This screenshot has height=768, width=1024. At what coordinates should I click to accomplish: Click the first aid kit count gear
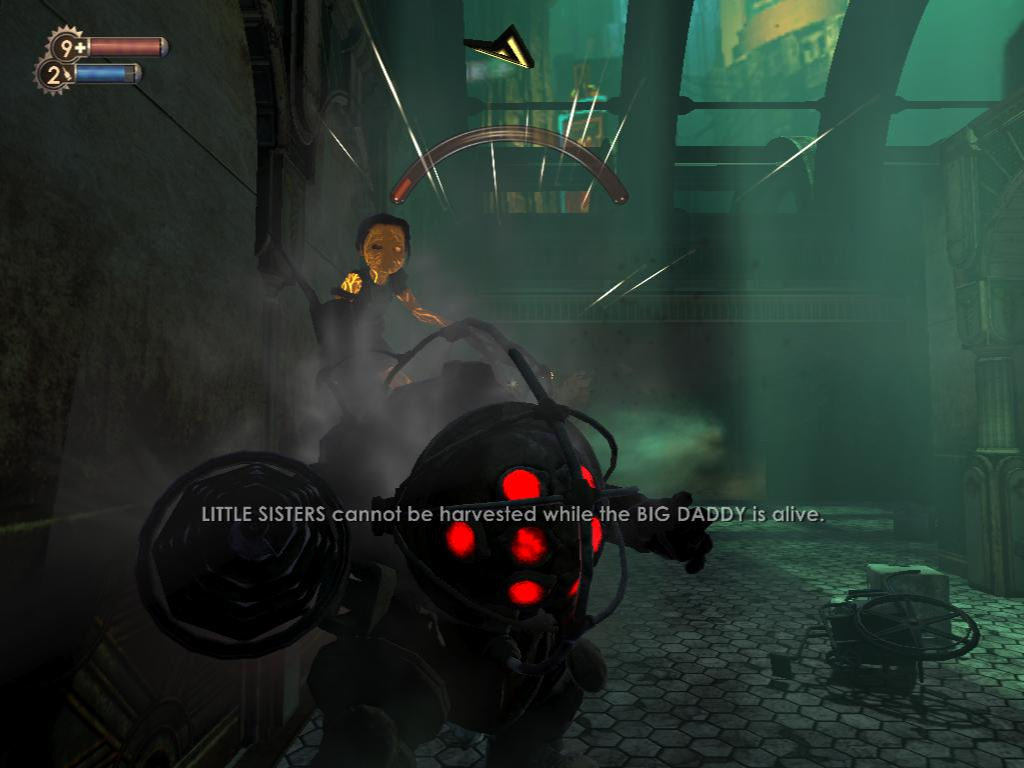[x=68, y=47]
